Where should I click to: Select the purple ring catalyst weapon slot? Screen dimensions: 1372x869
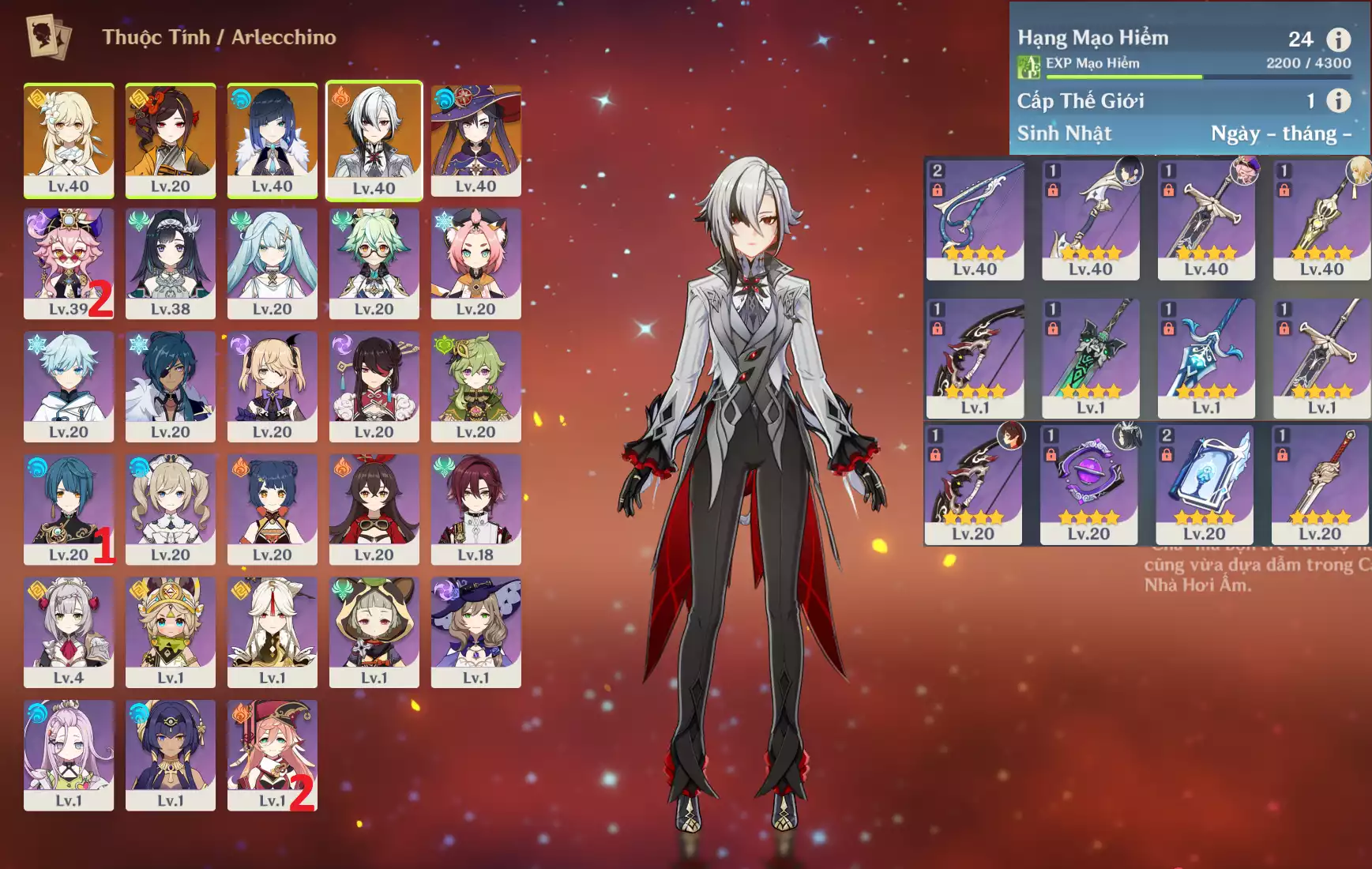[1088, 483]
